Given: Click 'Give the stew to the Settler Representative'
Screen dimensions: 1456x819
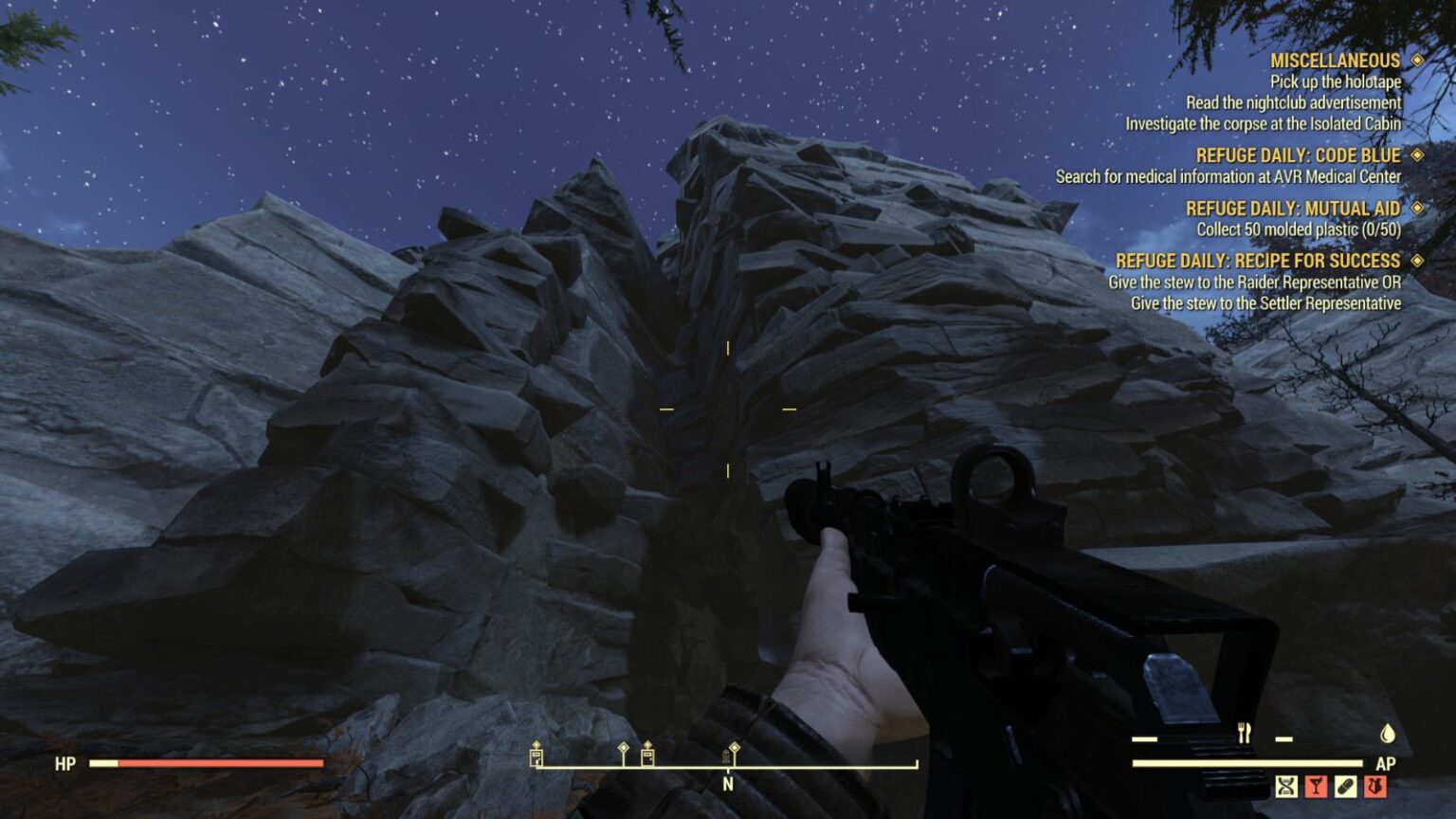Looking at the screenshot, I should coord(1266,304).
